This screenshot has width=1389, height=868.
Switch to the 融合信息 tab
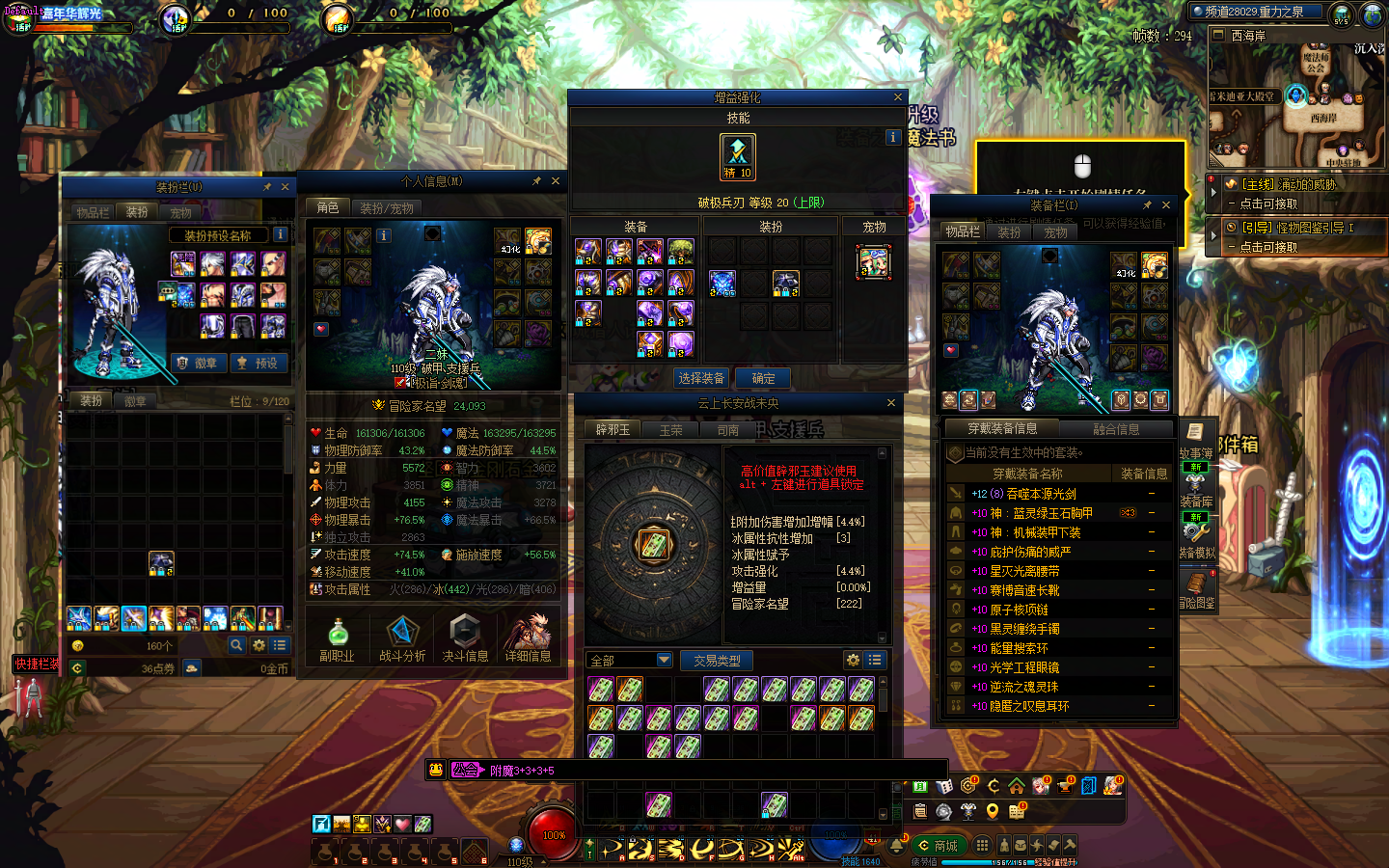point(1116,429)
